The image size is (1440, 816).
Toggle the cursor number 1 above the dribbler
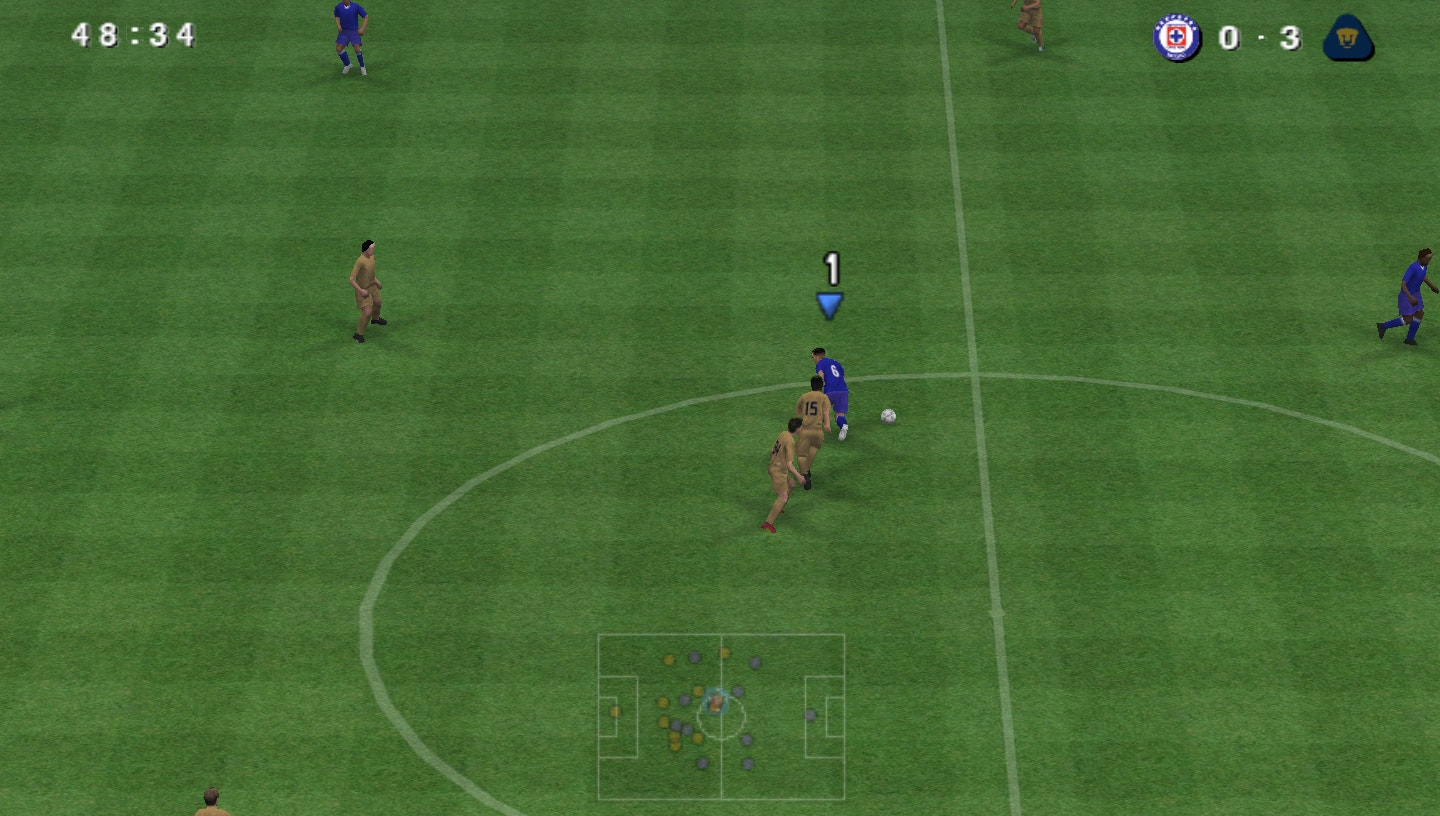tap(831, 268)
